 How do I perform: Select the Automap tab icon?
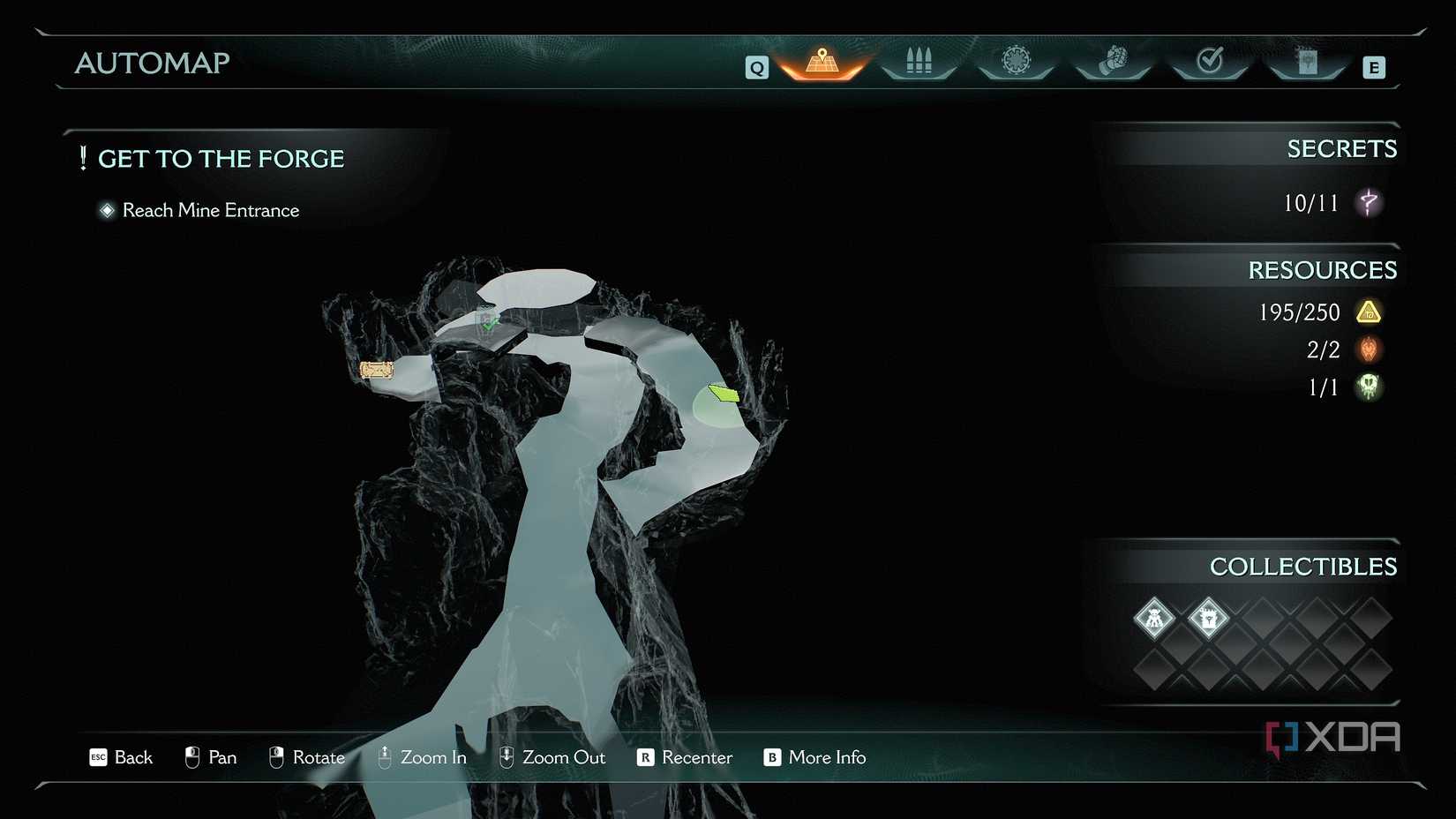(x=822, y=62)
